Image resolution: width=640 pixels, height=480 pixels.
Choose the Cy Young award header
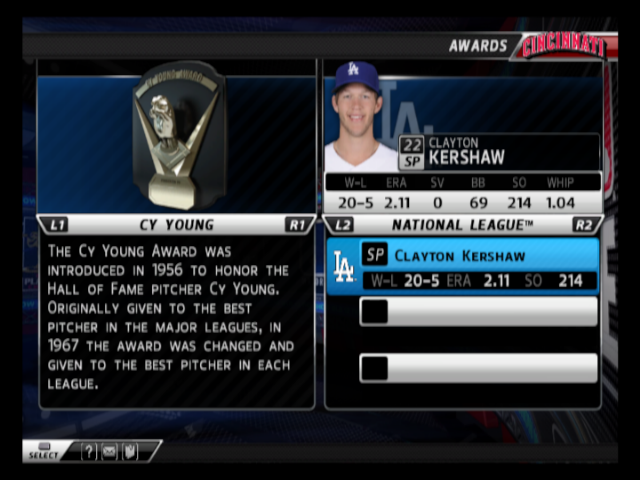click(176, 225)
